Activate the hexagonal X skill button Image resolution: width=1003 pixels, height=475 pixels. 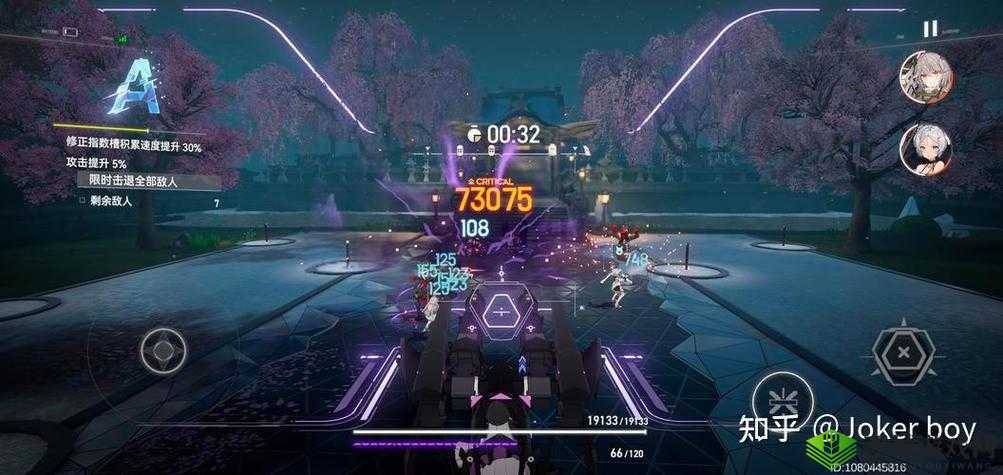coord(903,352)
